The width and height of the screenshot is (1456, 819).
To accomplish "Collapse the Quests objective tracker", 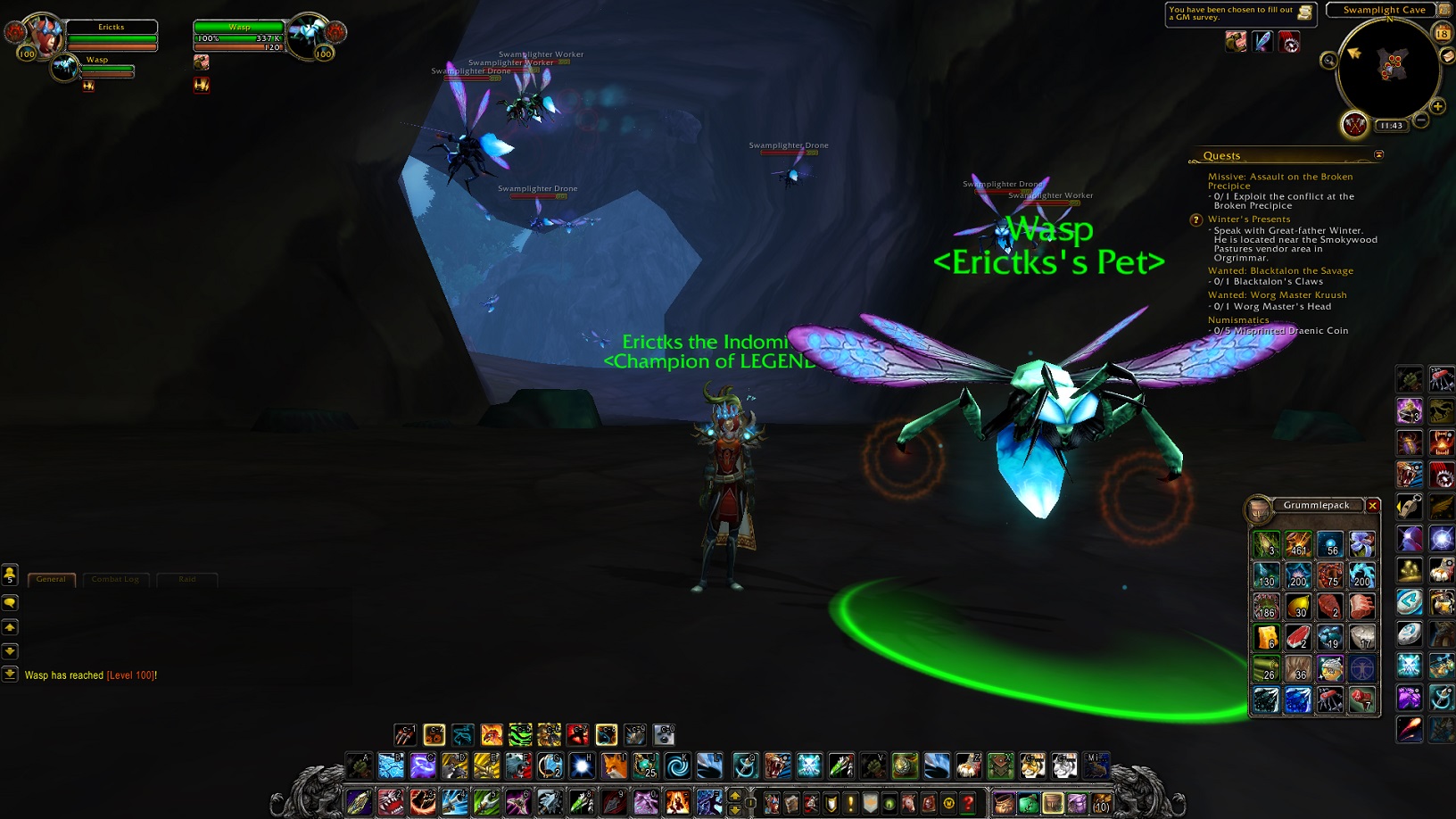I will point(1379,155).
